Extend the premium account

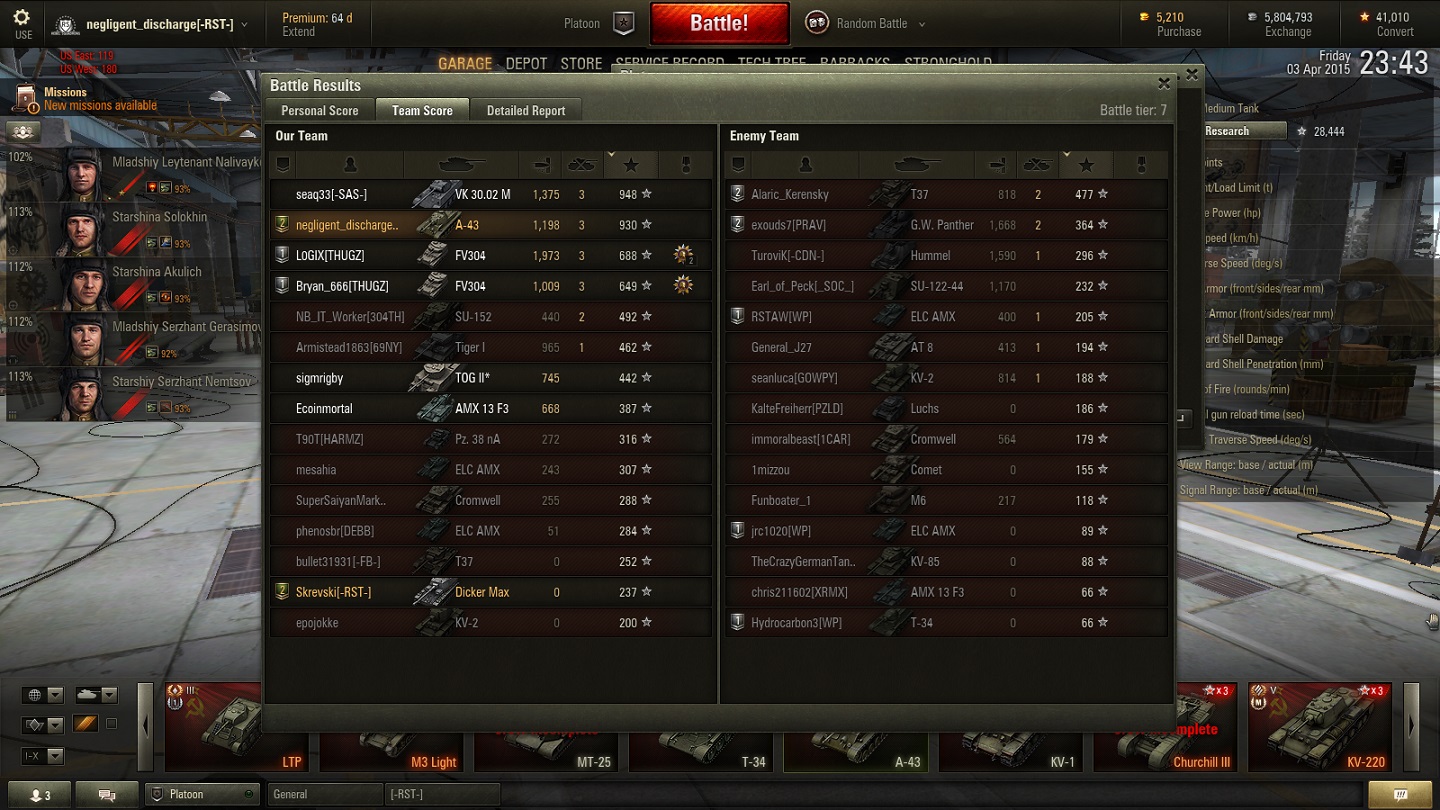[298, 32]
